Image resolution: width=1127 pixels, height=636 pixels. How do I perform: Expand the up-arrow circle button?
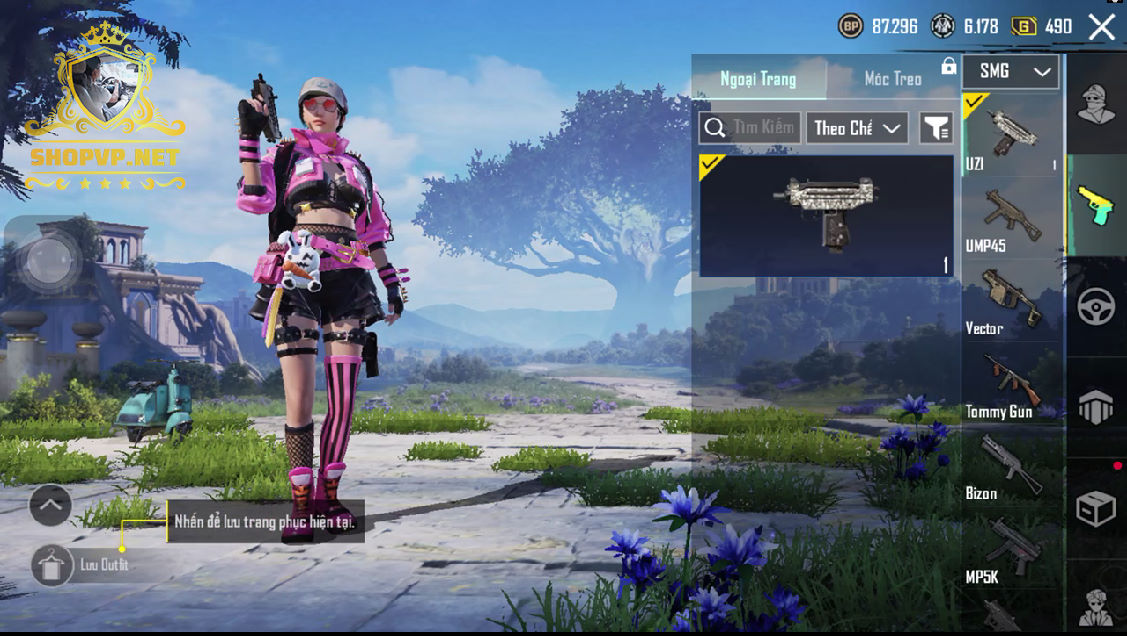tap(50, 505)
